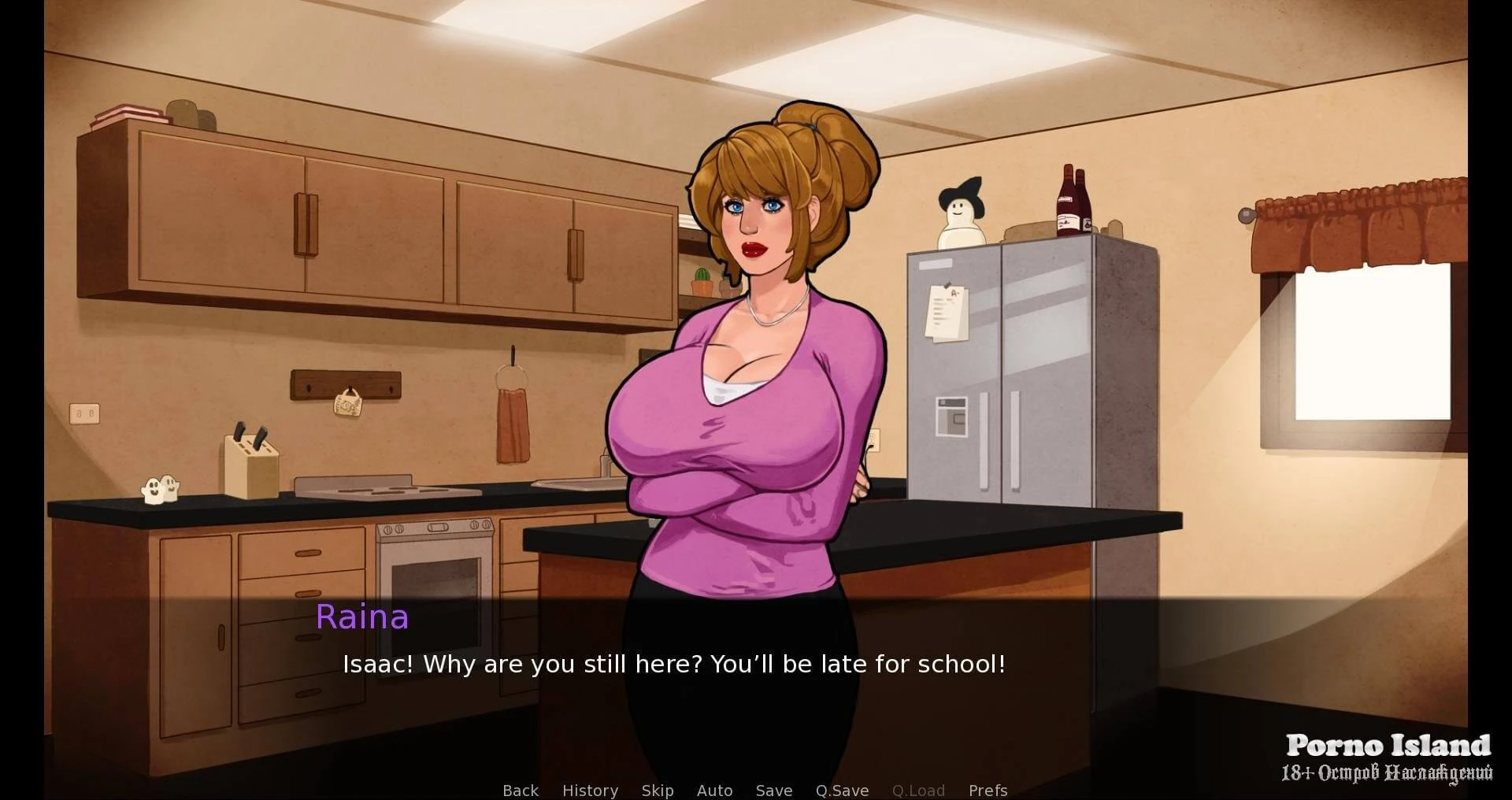
Task: Open the dialogue History
Action: (x=590, y=790)
